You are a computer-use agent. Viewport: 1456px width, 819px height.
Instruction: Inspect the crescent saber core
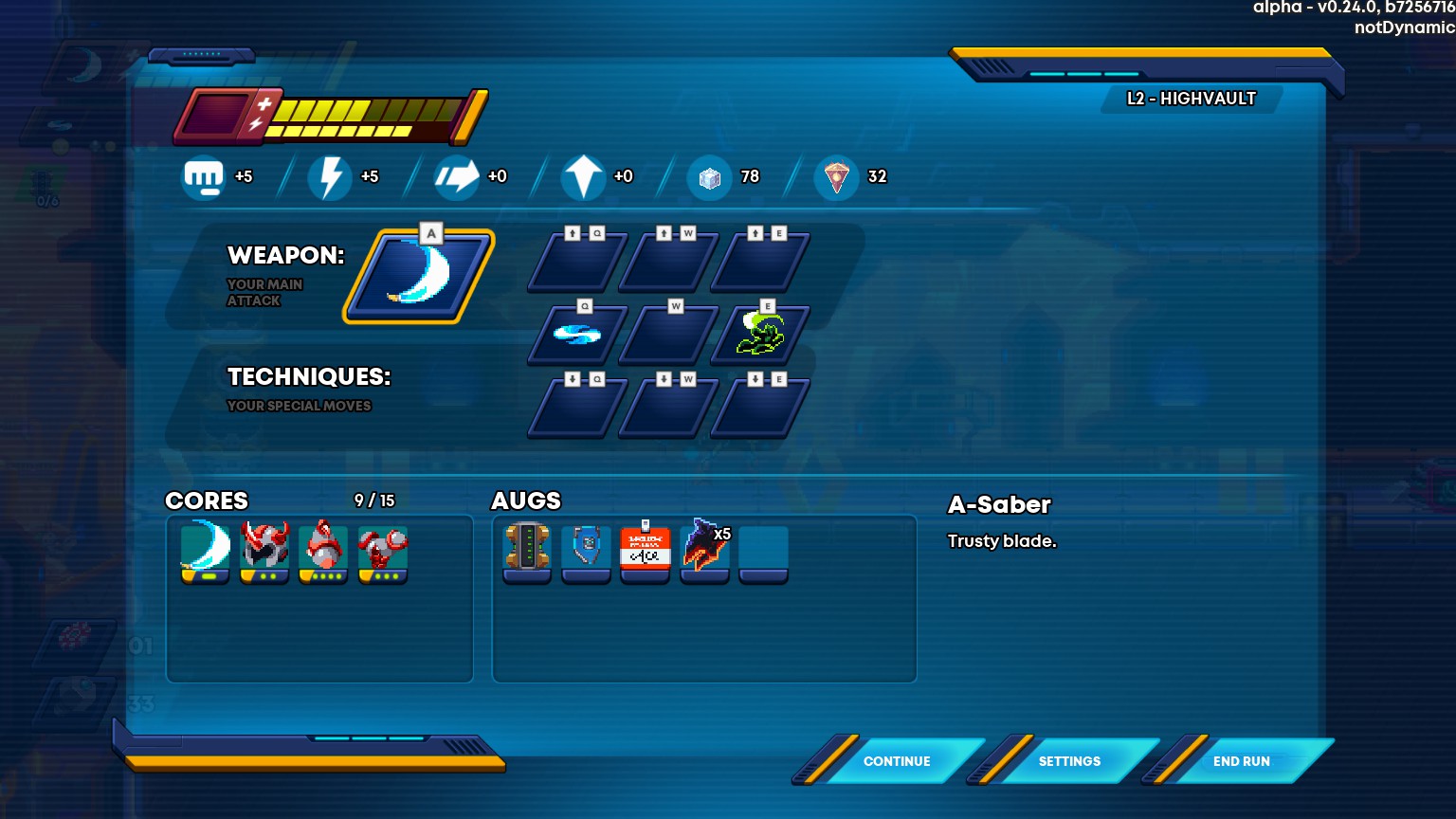tap(206, 550)
